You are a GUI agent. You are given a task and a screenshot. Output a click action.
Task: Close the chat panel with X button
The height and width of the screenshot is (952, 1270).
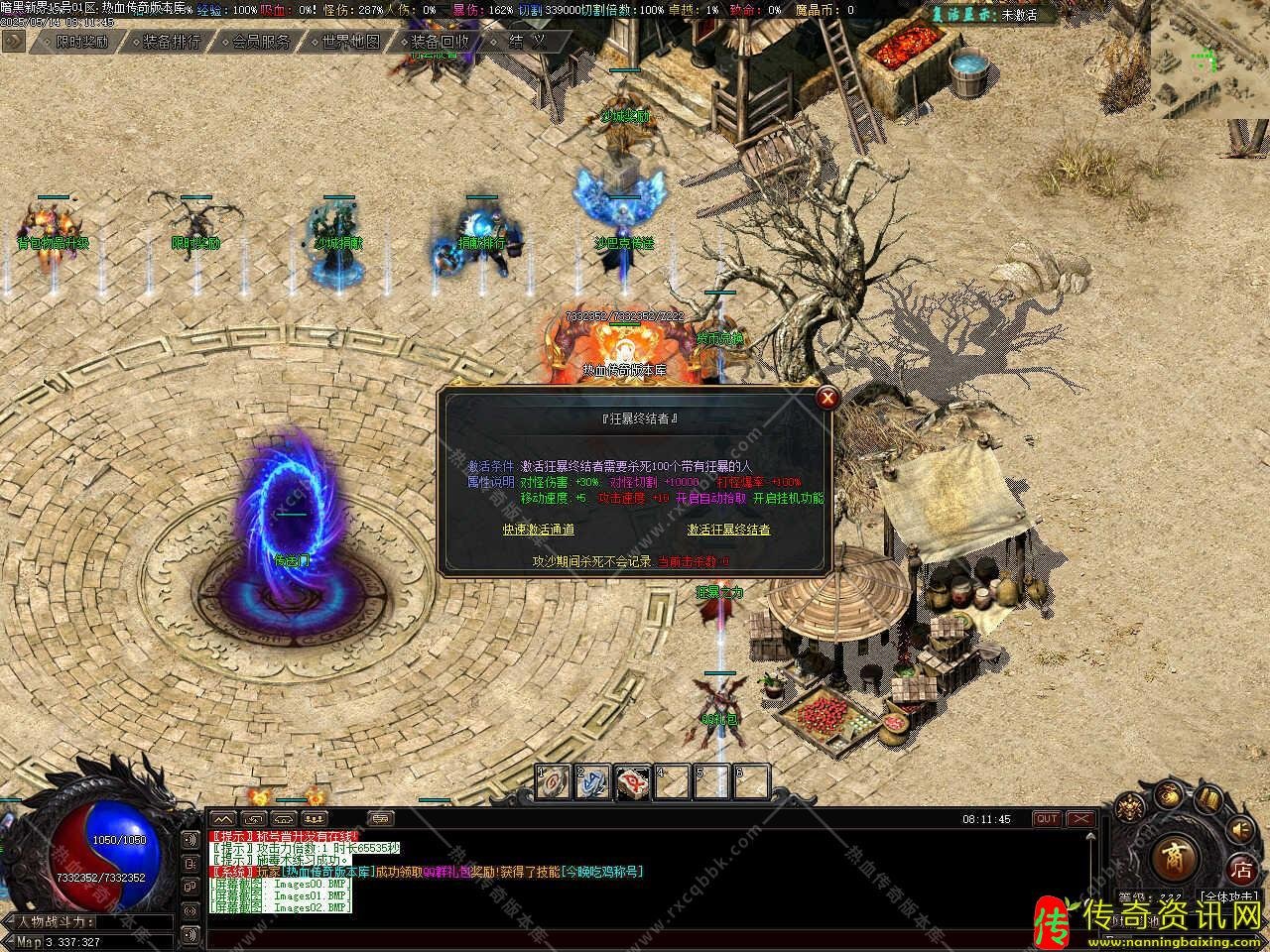tap(1080, 819)
